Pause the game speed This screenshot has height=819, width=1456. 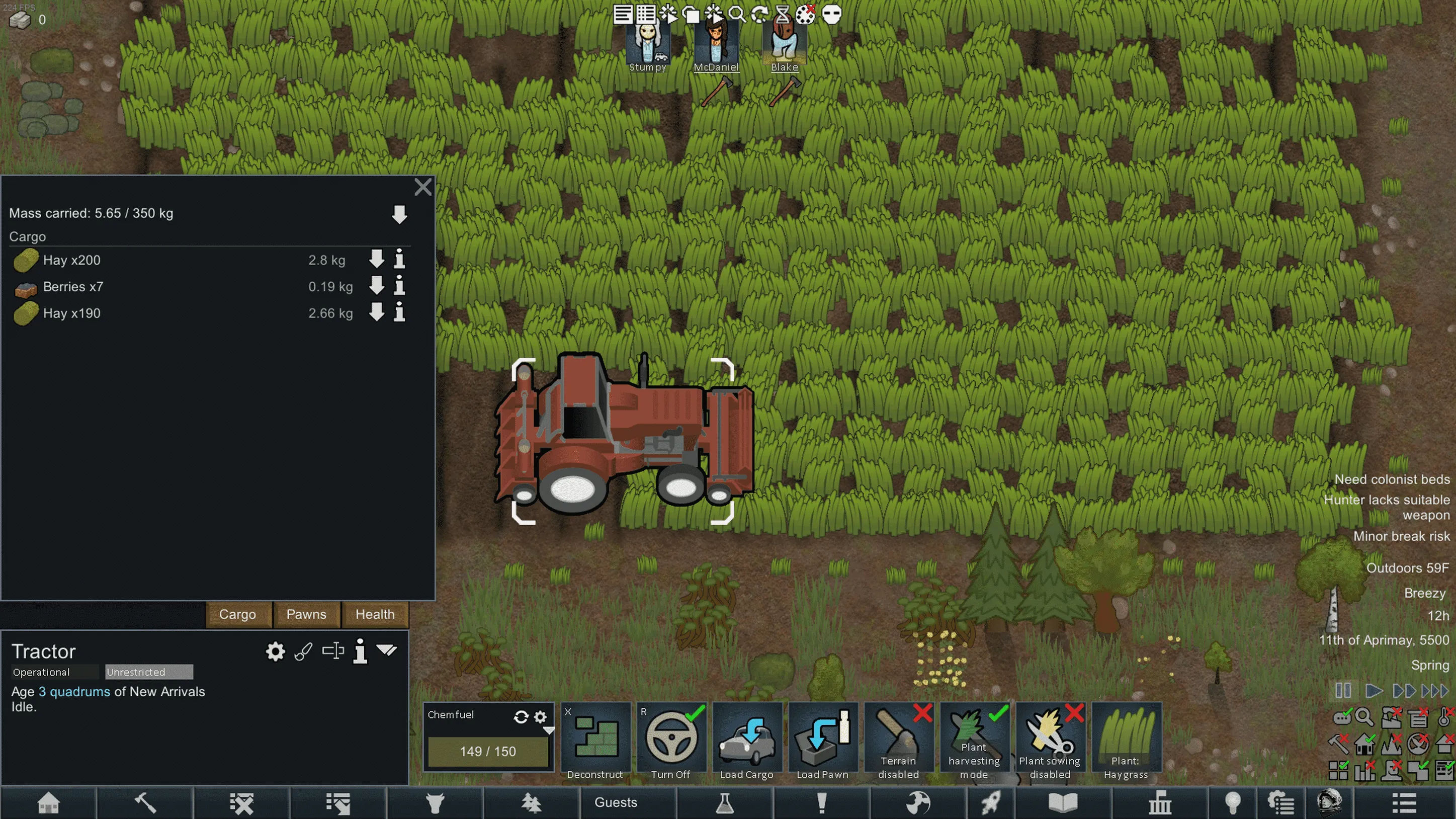pos(1343,691)
